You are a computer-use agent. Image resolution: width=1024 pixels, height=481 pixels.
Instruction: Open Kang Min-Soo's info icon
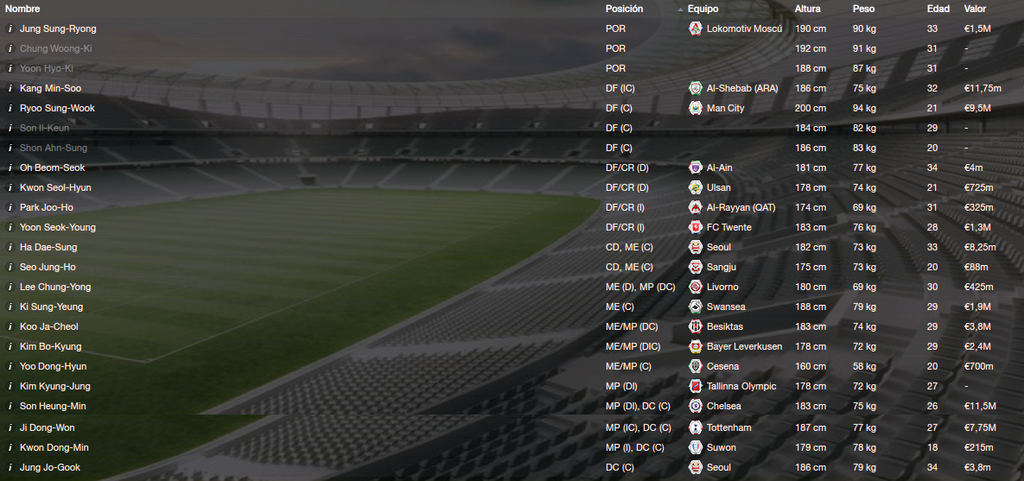point(10,88)
